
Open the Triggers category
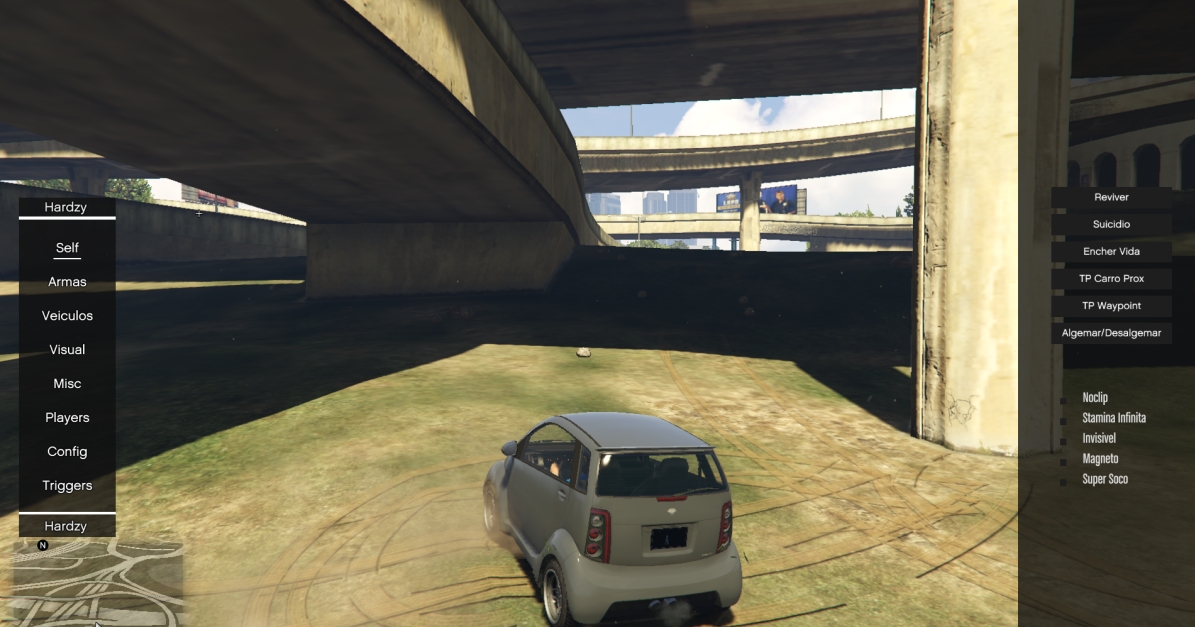coord(67,486)
